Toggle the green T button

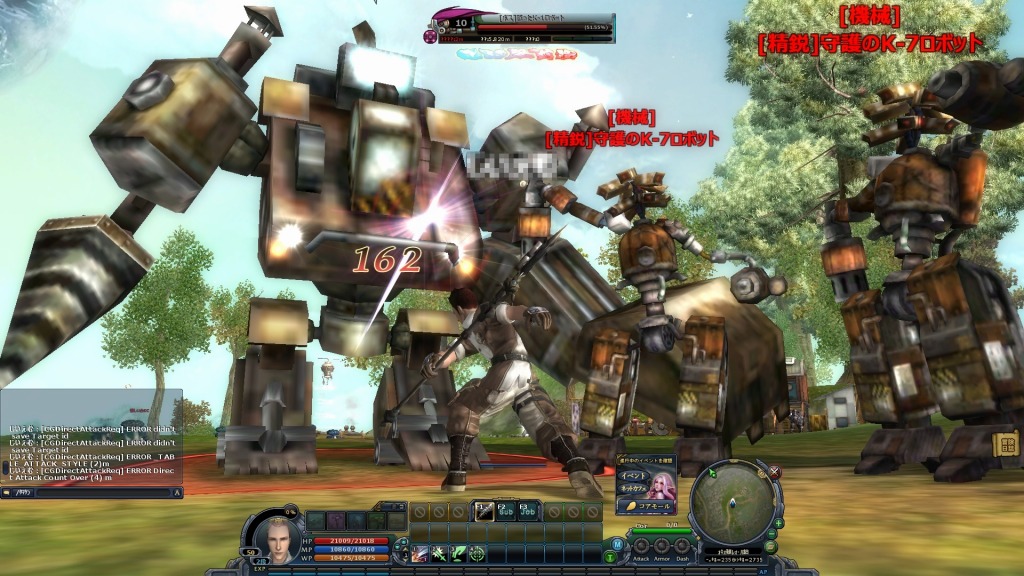[x=610, y=556]
